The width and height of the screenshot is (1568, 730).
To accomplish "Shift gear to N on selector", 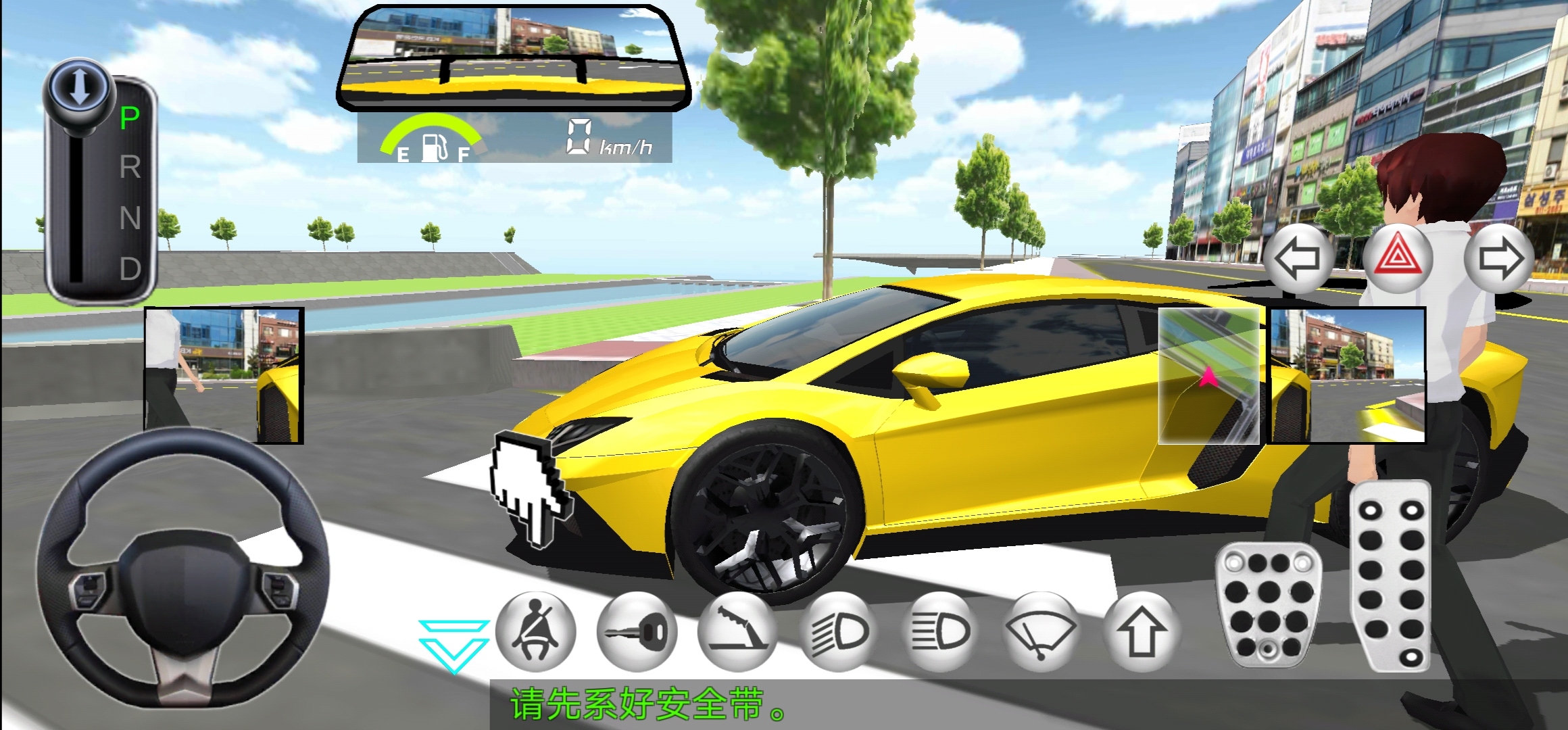I will (x=130, y=218).
